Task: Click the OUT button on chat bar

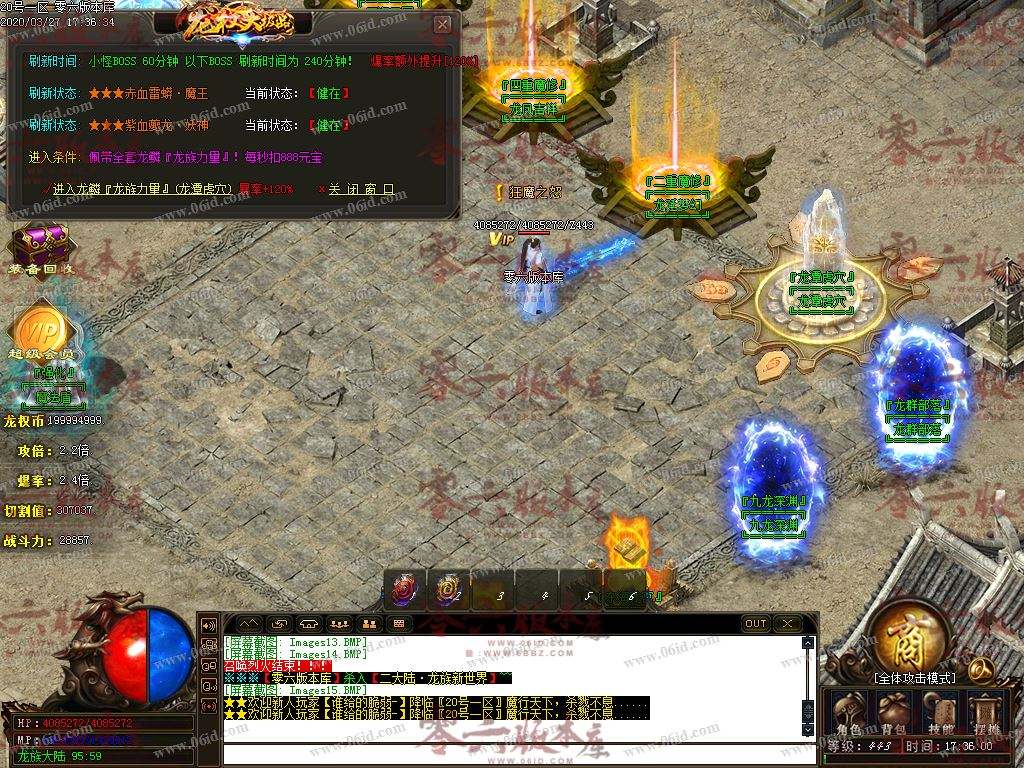Action: pos(756,624)
